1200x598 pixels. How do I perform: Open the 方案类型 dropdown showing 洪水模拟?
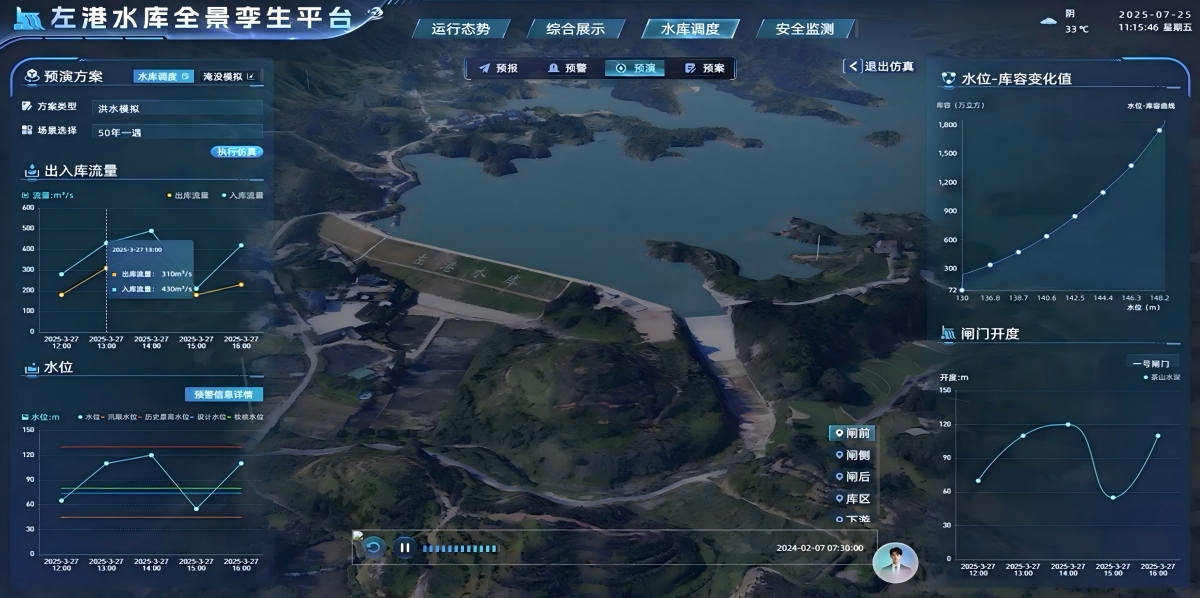tap(177, 108)
